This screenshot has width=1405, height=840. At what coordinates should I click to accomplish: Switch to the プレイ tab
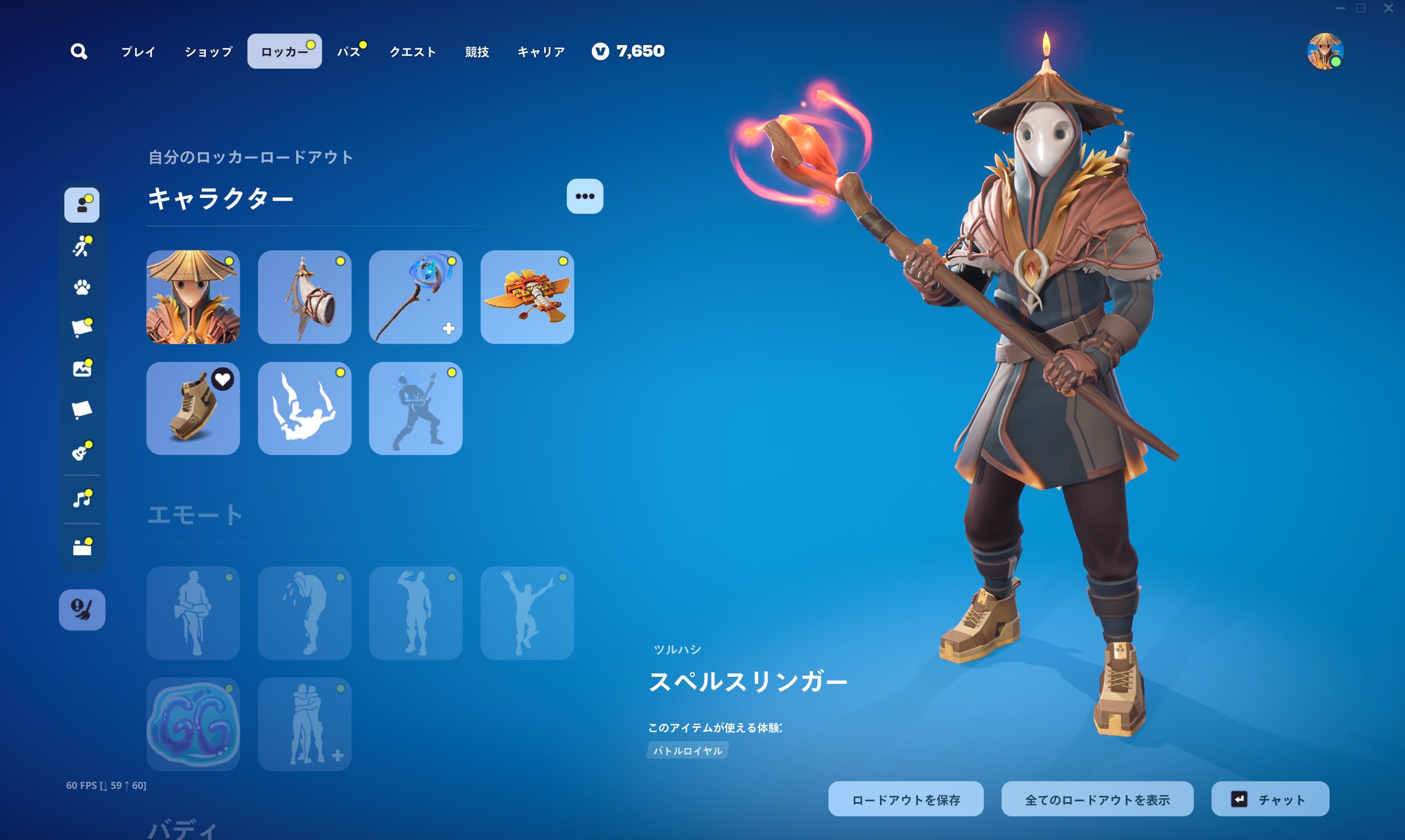138,52
